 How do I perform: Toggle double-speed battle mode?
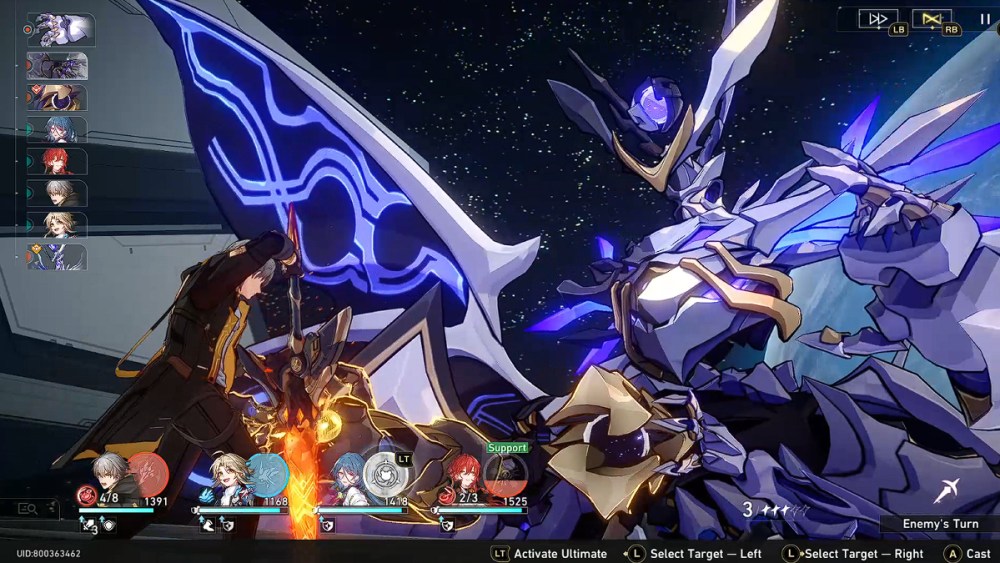pyautogui.click(x=878, y=18)
